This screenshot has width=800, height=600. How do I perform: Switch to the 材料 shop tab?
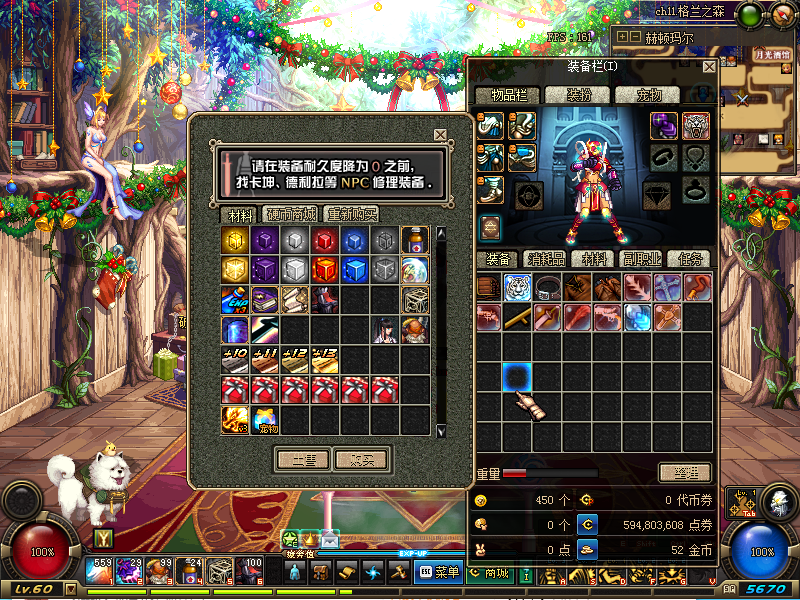pyautogui.click(x=240, y=214)
